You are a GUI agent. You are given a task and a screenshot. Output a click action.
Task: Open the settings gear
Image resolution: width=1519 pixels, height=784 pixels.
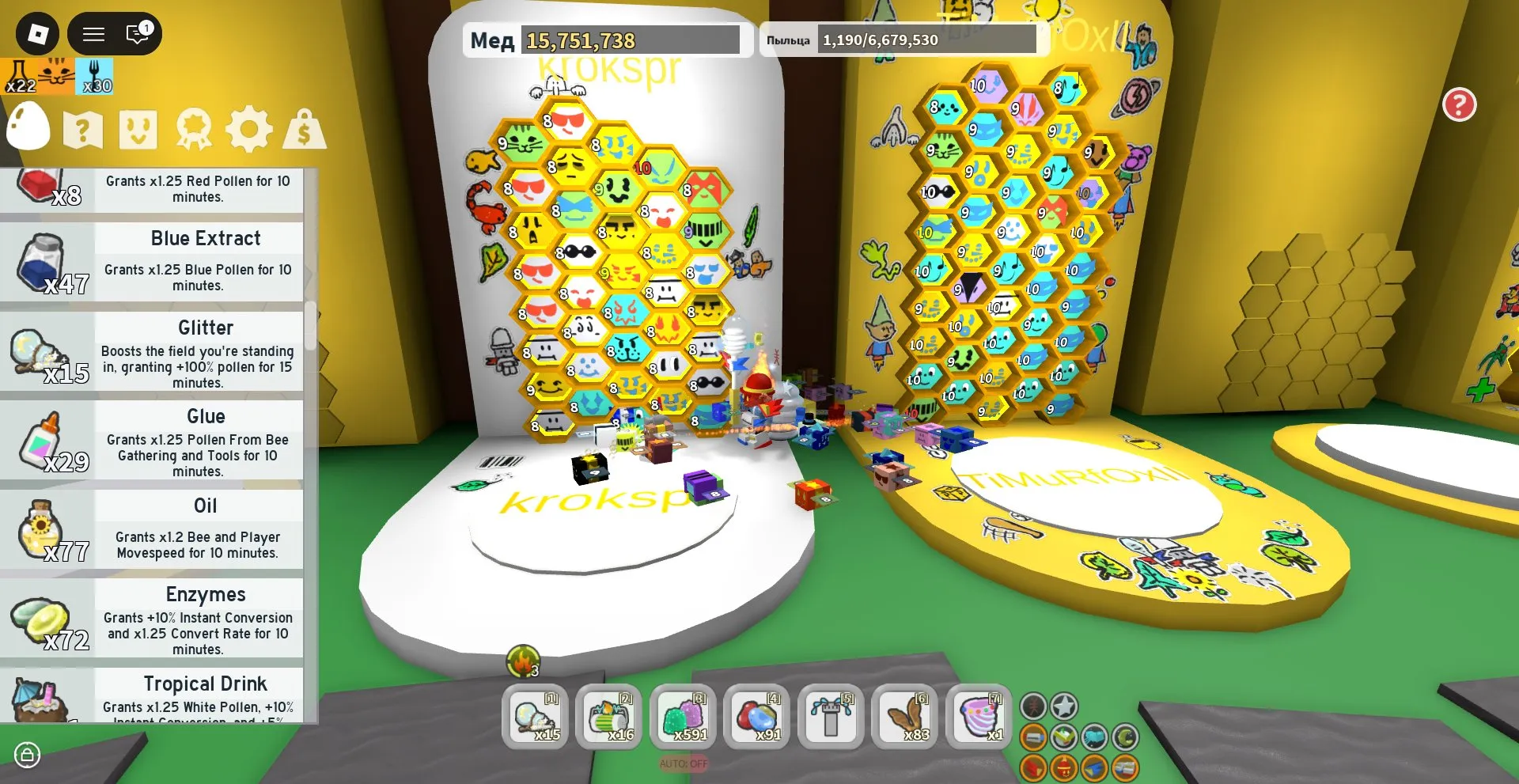251,129
